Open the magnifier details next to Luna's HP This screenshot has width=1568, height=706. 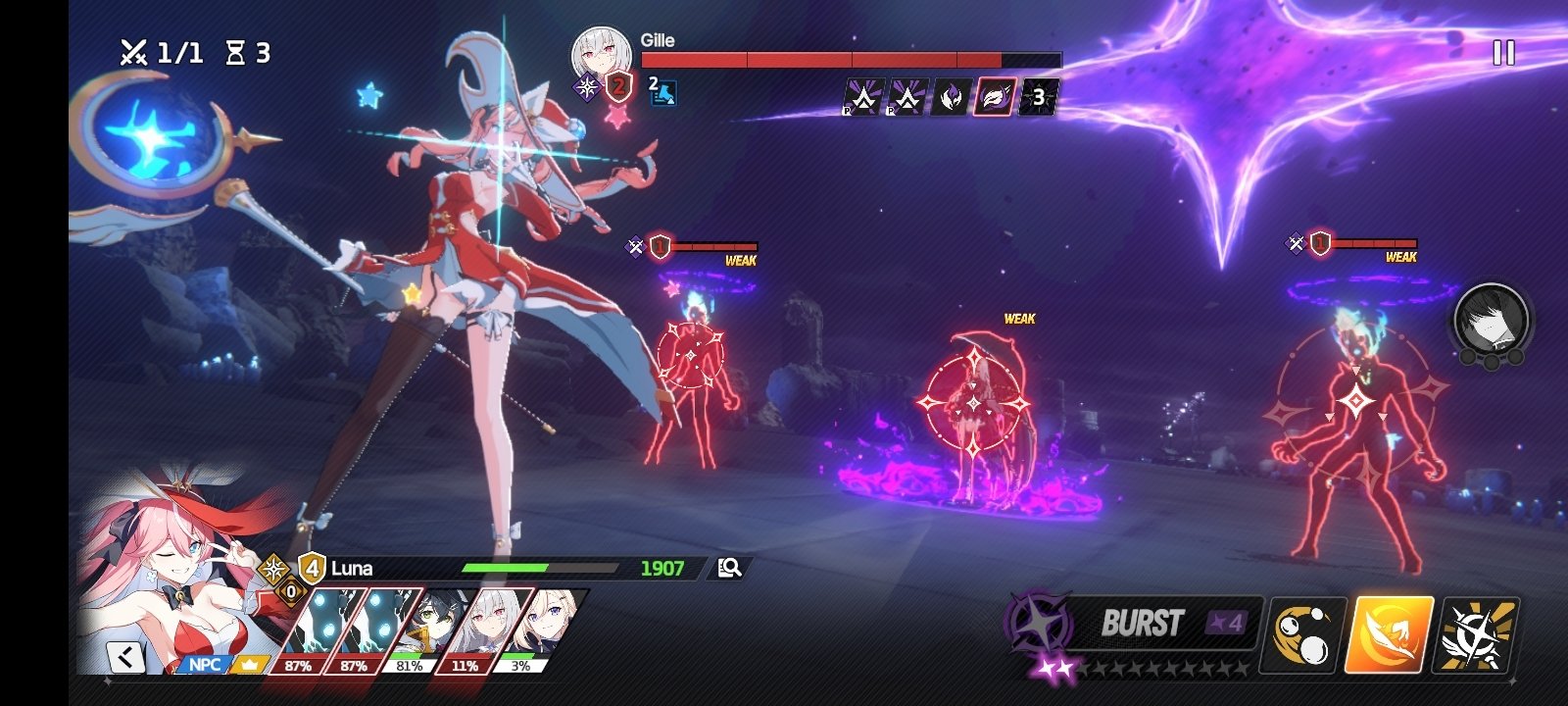(729, 568)
